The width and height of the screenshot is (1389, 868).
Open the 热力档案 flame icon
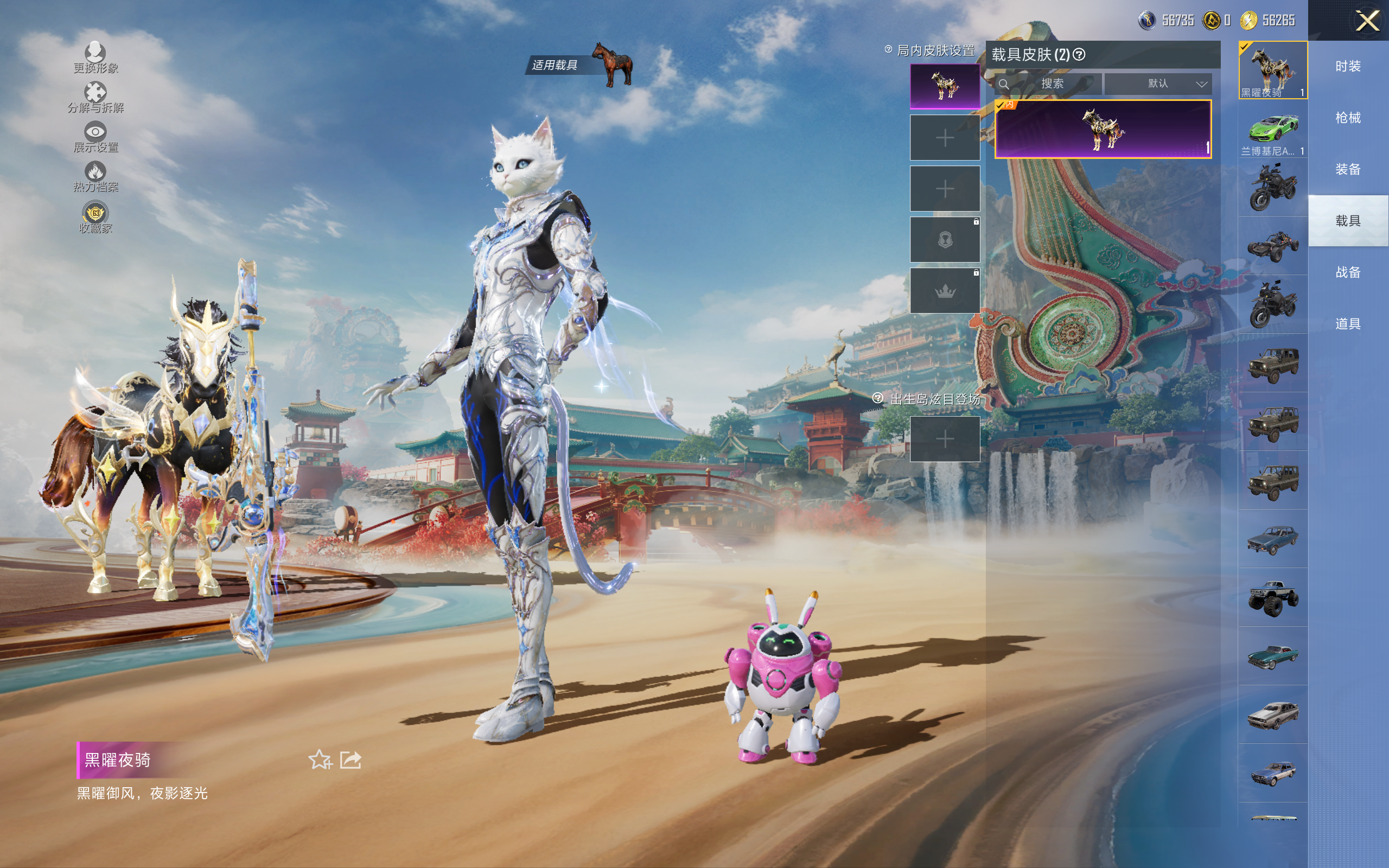(95, 176)
